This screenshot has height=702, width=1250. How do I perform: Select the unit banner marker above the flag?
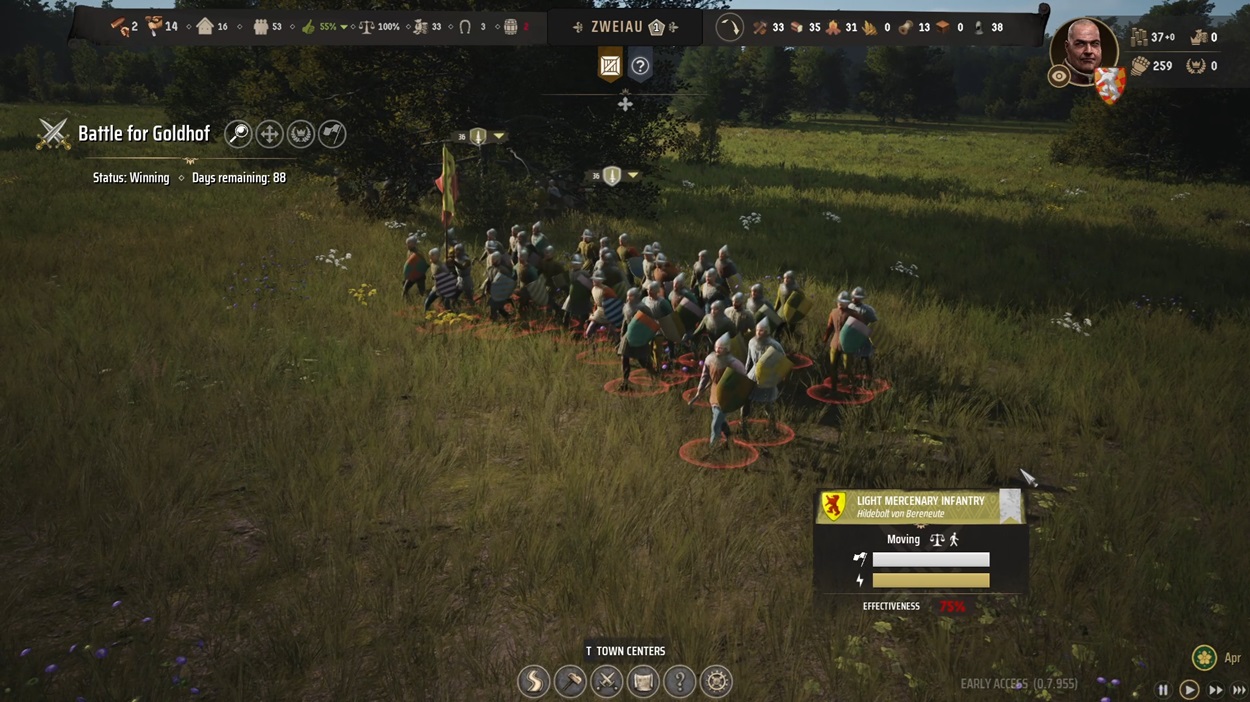(479, 136)
